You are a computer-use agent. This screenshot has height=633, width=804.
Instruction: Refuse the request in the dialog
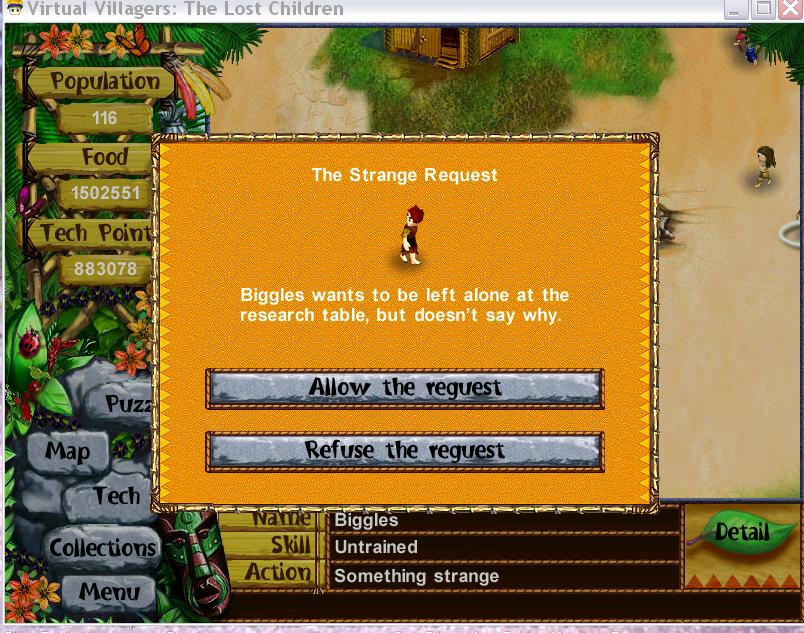404,450
